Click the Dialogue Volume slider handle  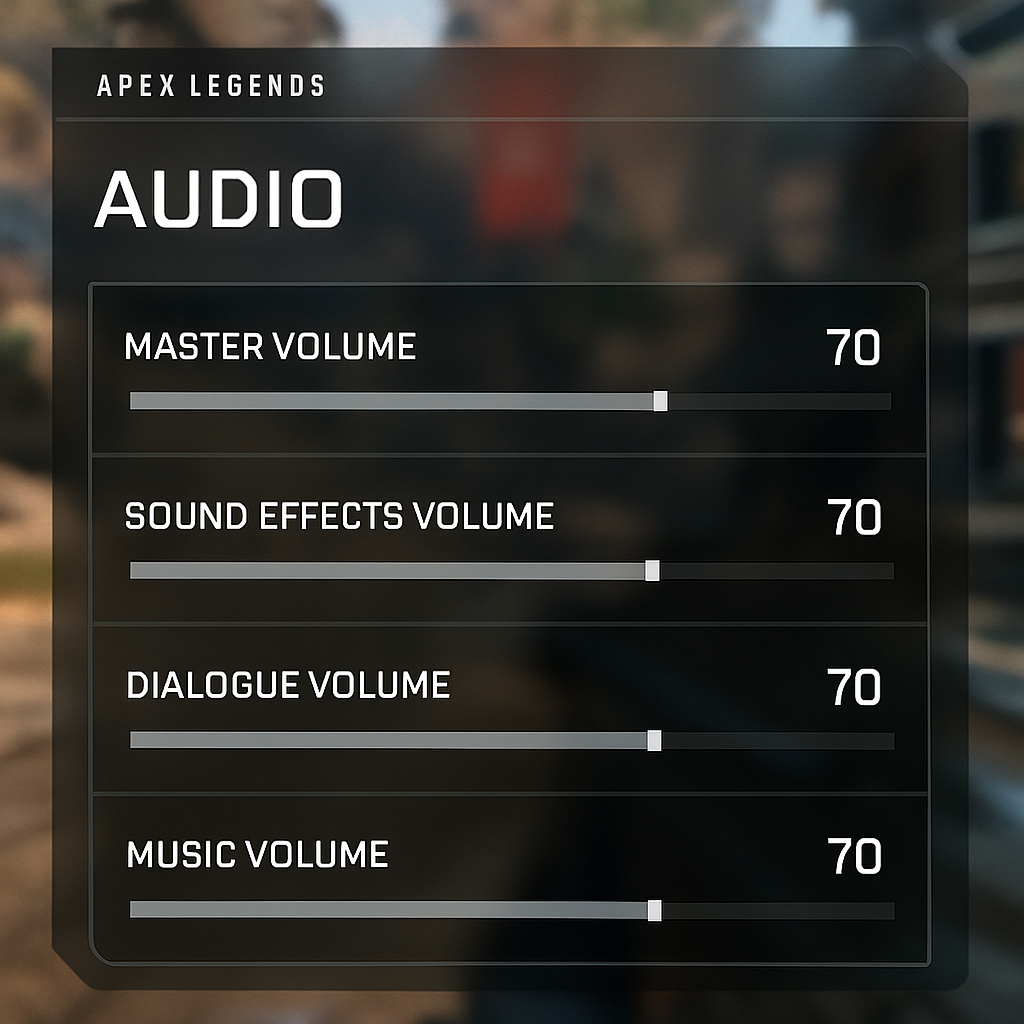[654, 741]
